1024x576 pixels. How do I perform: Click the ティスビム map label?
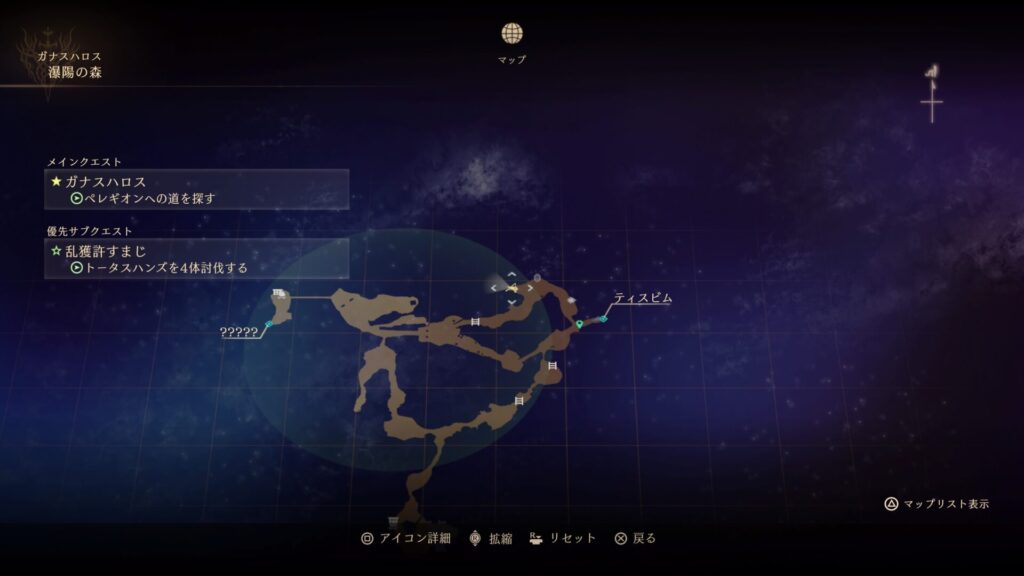[x=642, y=298]
